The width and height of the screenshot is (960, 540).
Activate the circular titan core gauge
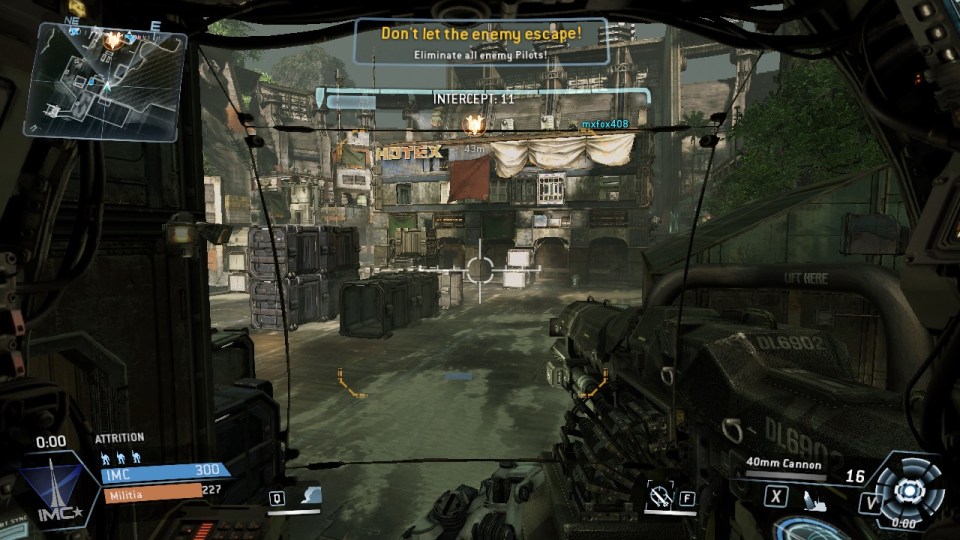click(906, 490)
